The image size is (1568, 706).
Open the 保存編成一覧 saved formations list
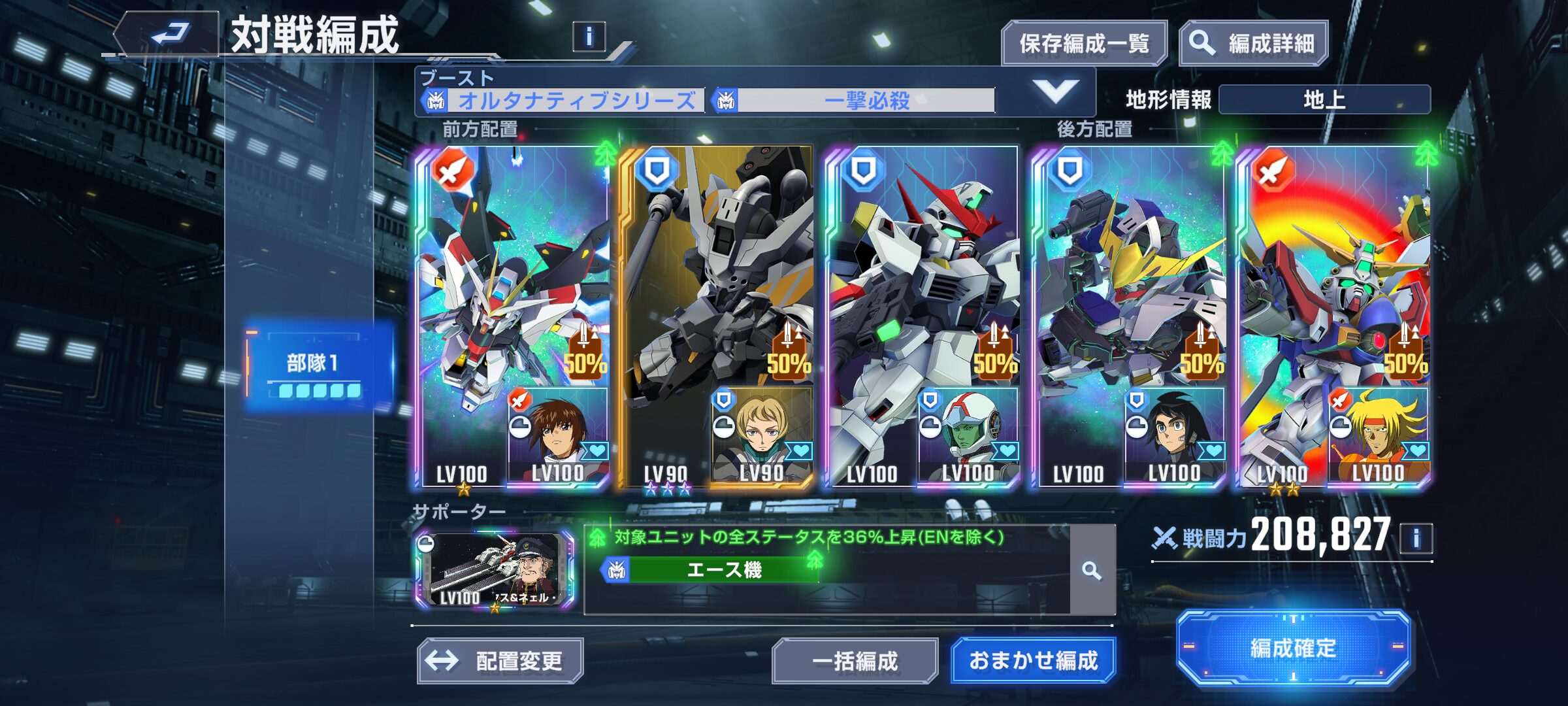point(1084,44)
